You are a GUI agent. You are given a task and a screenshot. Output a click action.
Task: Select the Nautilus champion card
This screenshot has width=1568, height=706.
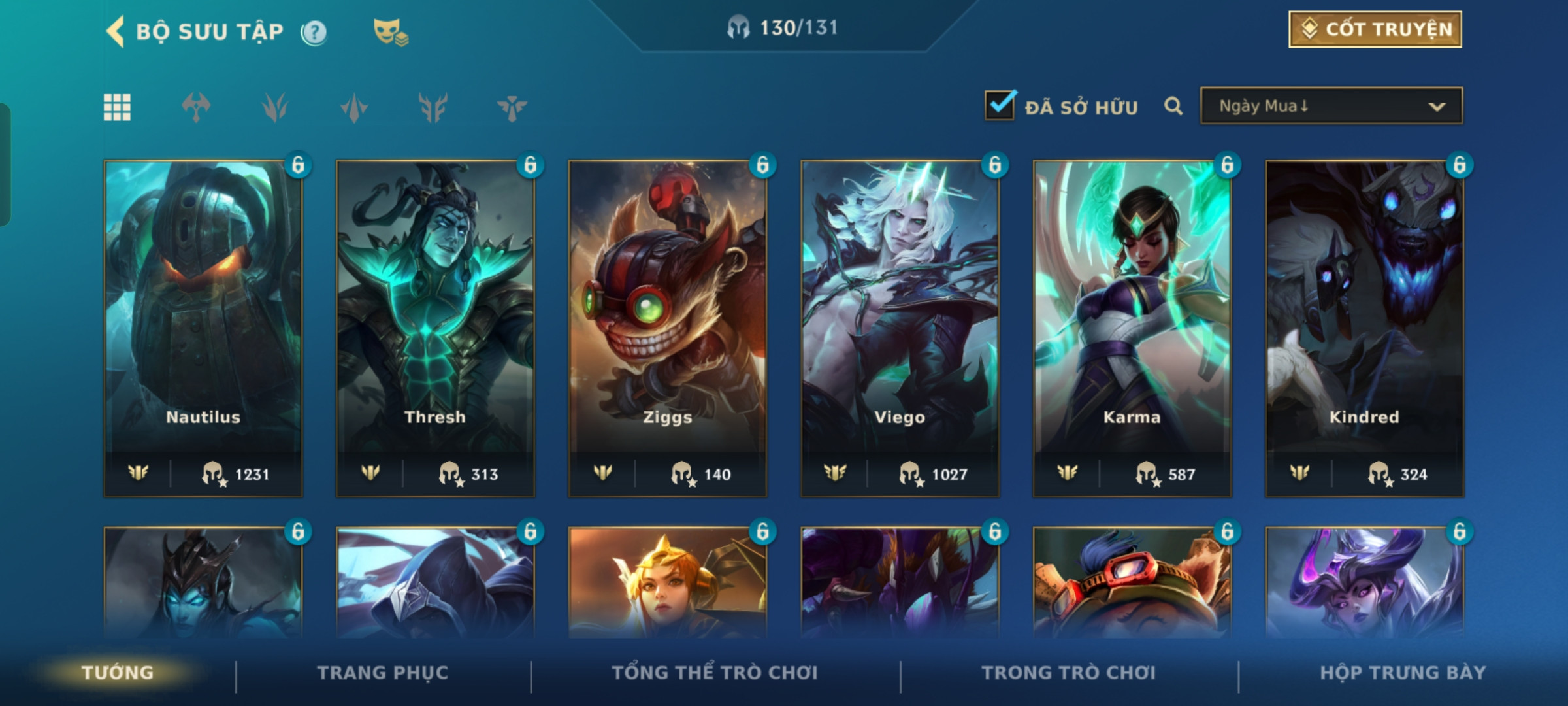click(203, 328)
